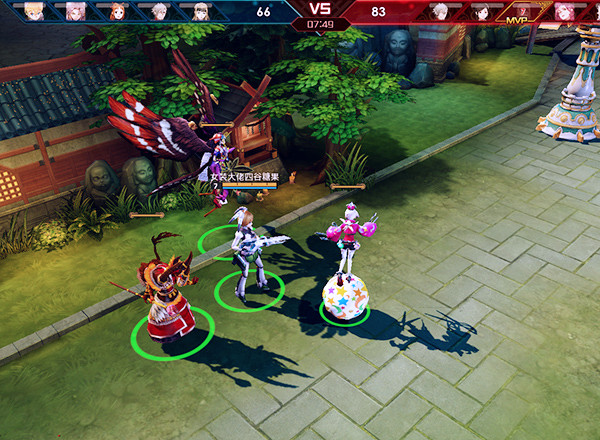Screen dimensions: 600x440
Task: Select the dark-haired hero portrait on red team
Action: 481,11
